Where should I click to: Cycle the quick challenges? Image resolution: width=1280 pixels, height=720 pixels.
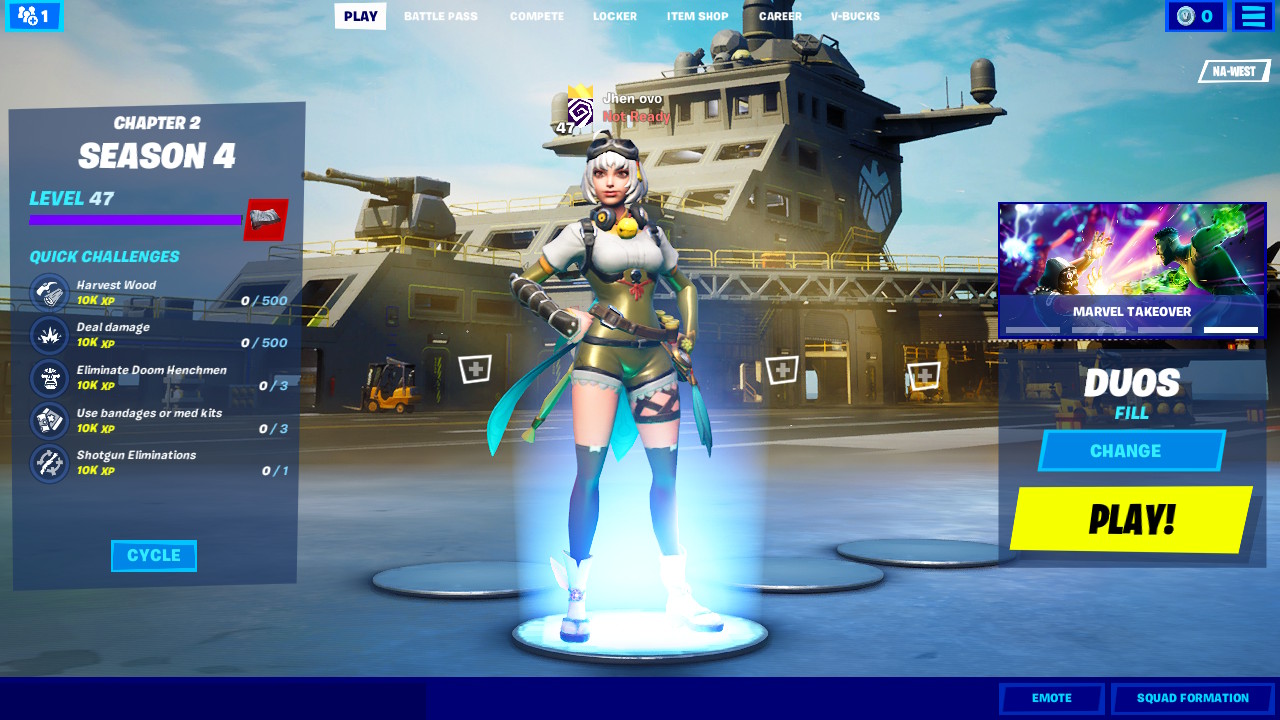[x=154, y=556]
